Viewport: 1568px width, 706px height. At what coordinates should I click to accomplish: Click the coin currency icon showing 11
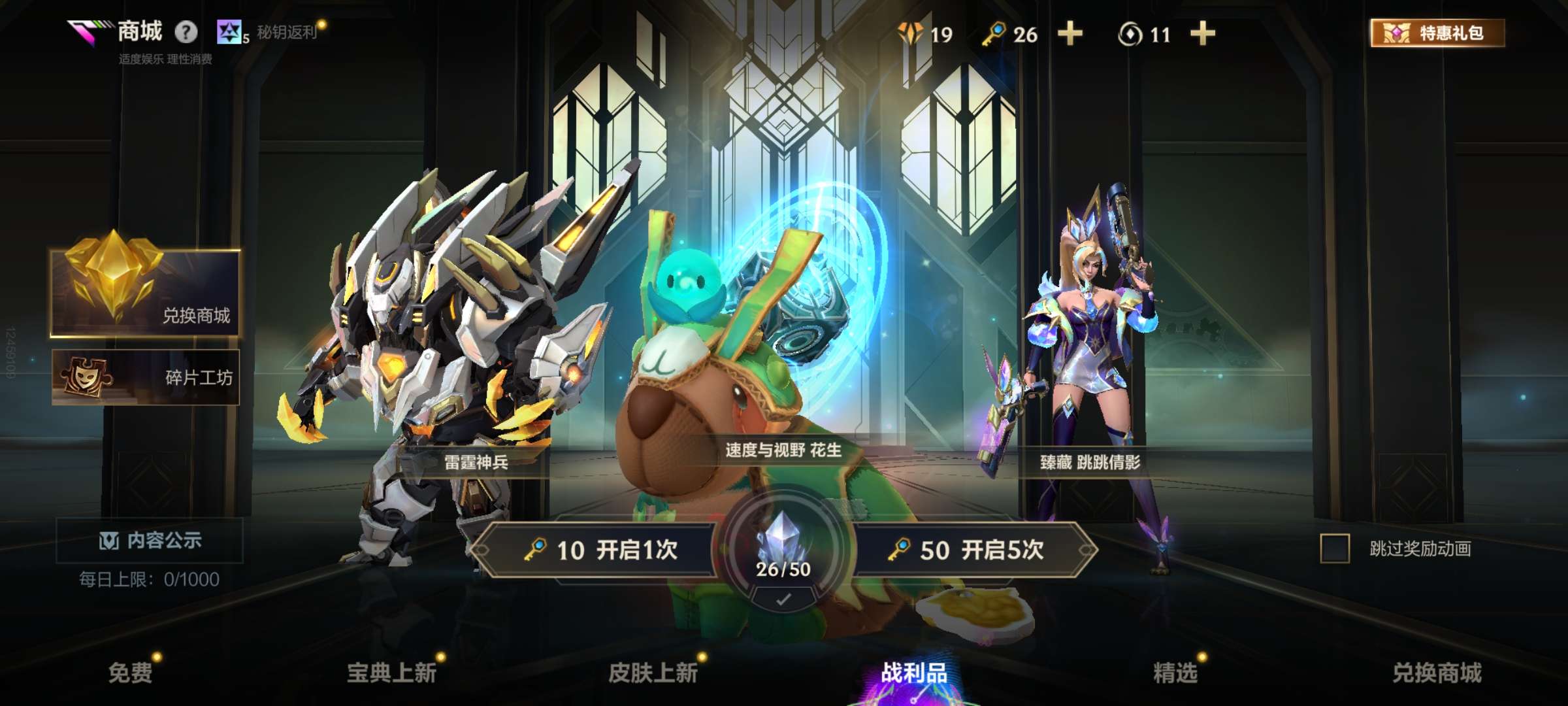point(1132,35)
